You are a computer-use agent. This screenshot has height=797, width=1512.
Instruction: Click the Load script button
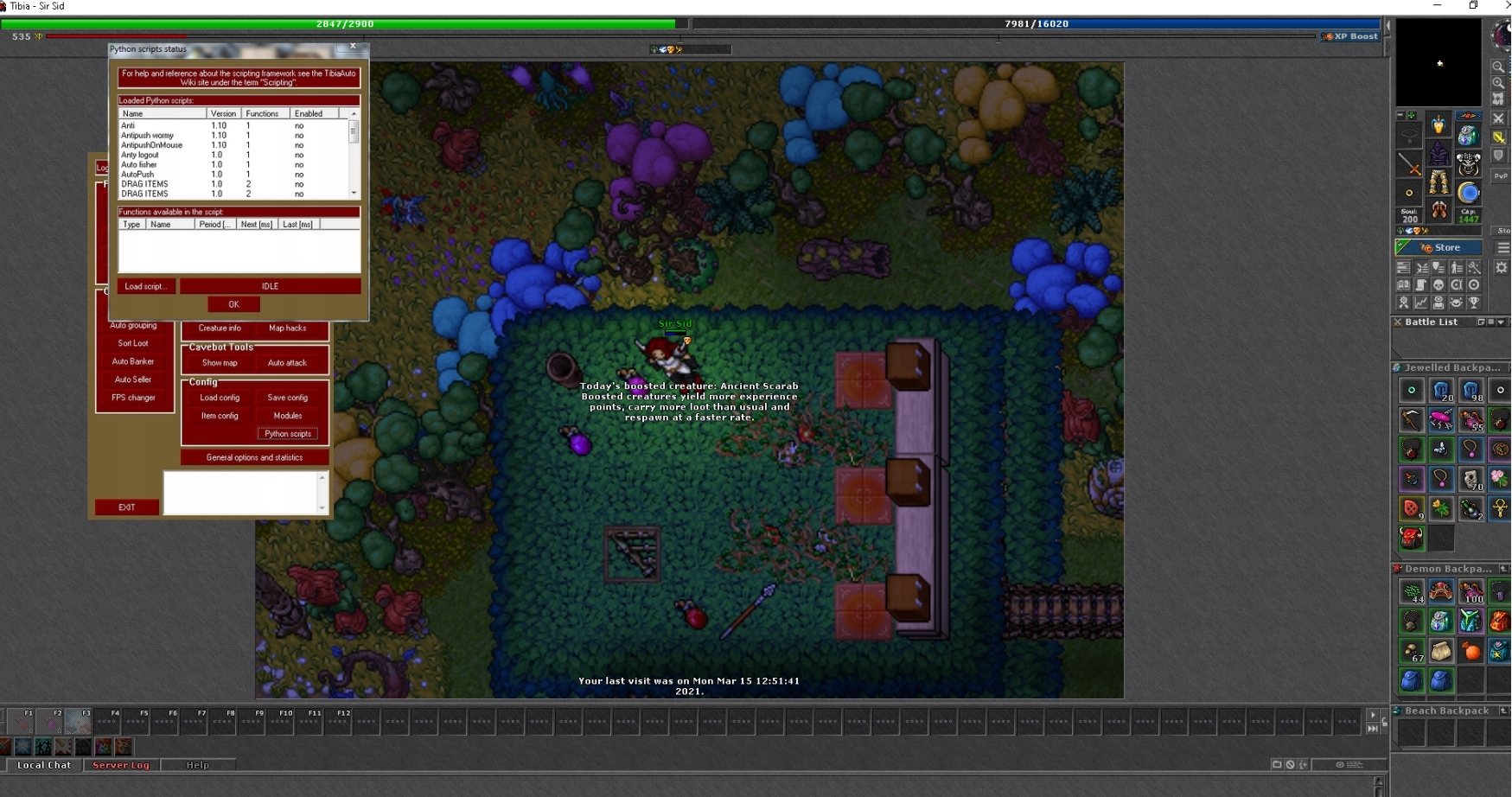point(144,286)
